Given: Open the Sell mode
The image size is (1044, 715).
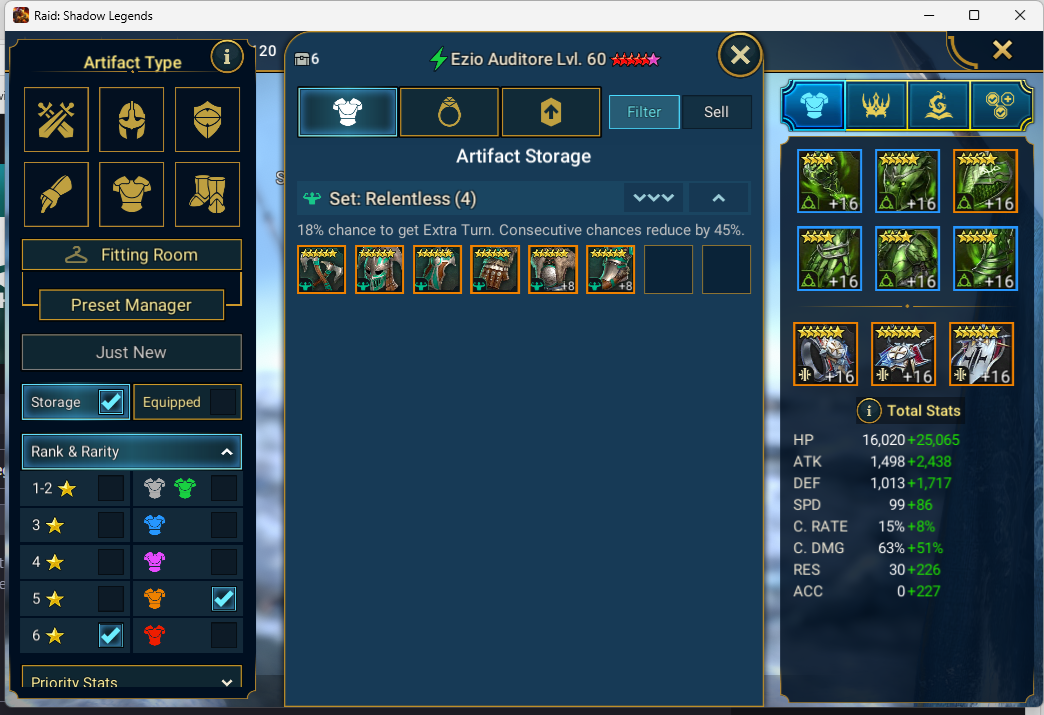Looking at the screenshot, I should click(x=716, y=112).
